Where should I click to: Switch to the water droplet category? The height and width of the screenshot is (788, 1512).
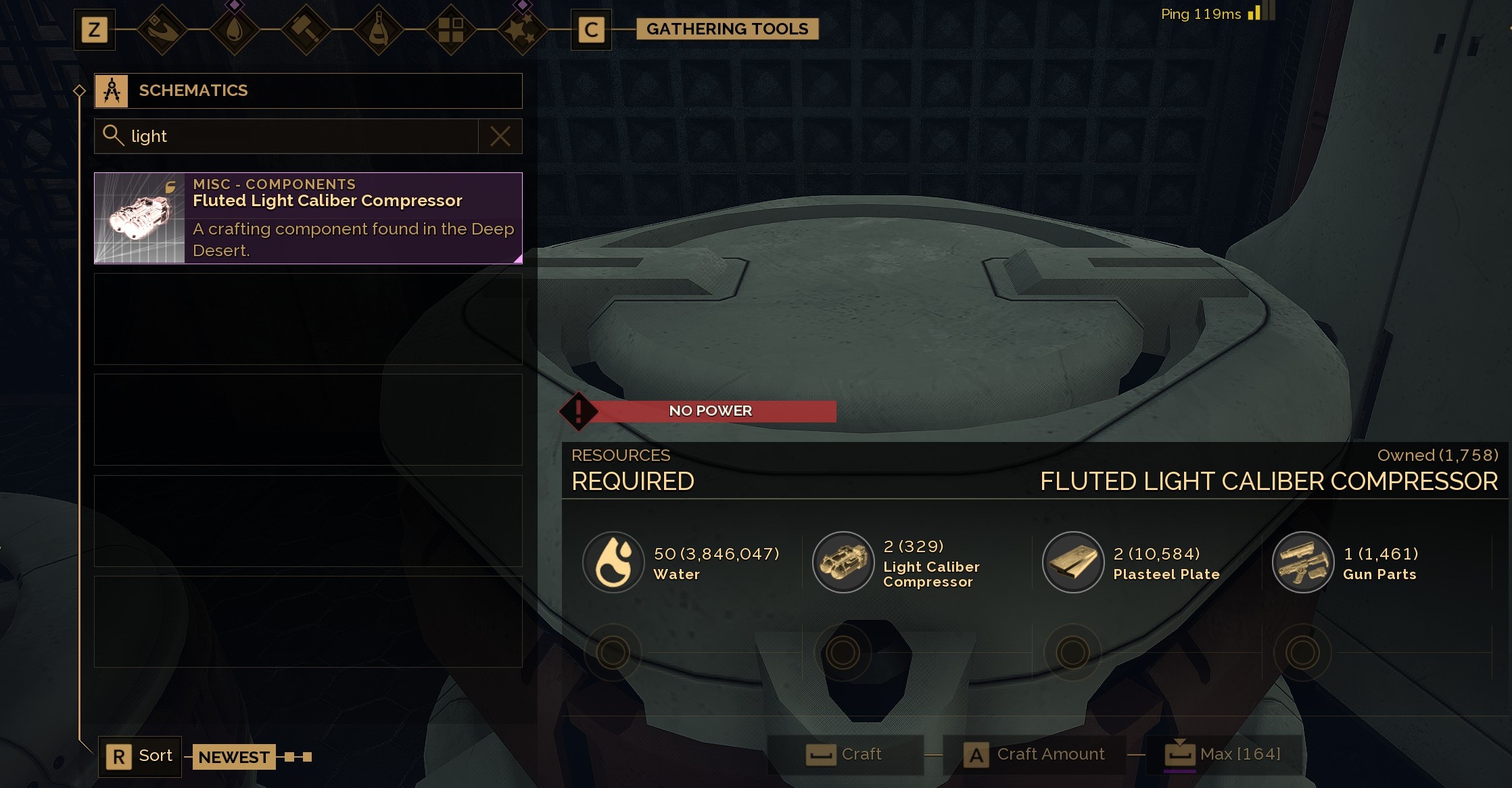coord(234,30)
